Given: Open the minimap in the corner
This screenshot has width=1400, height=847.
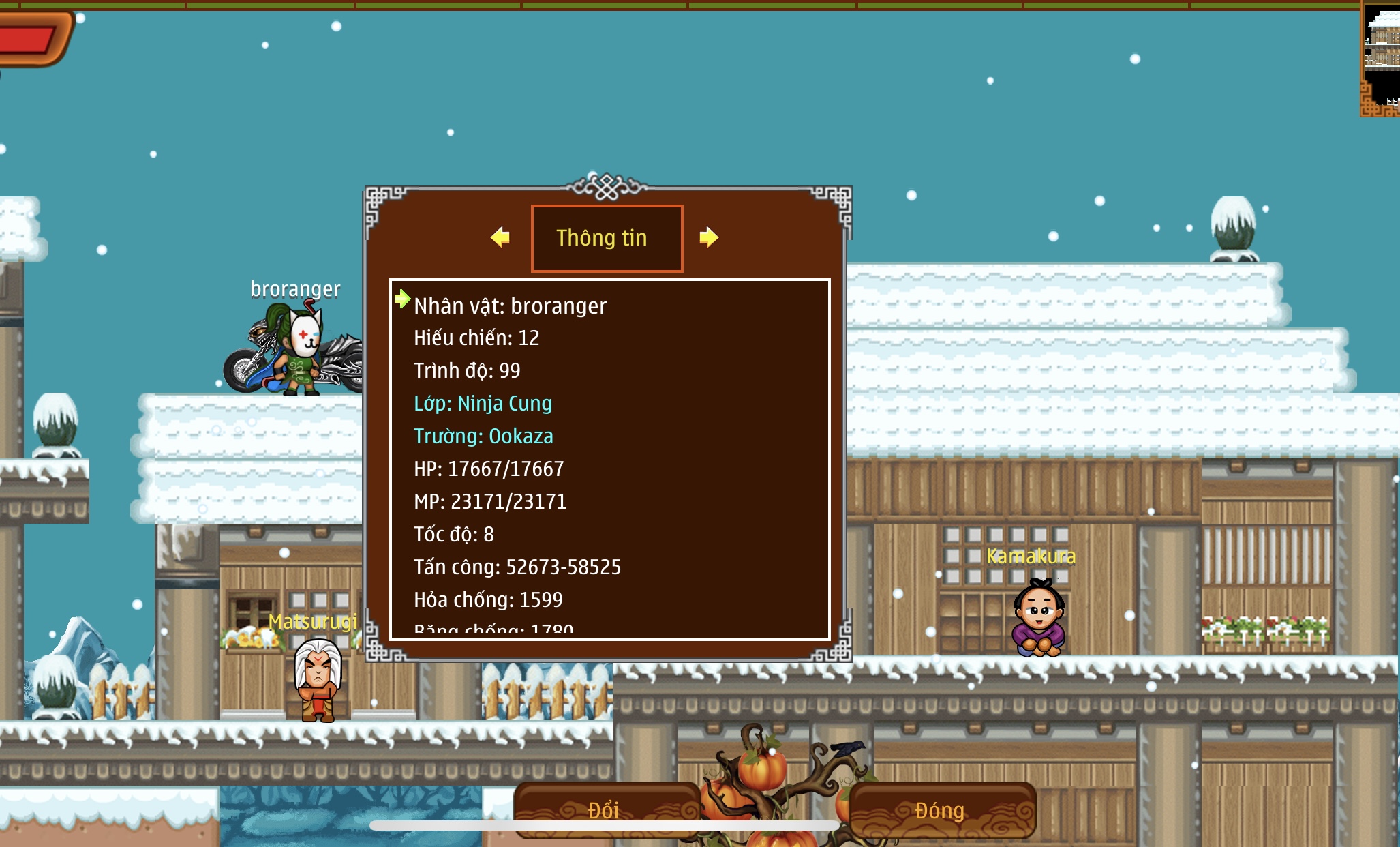Looking at the screenshot, I should coord(1380,58).
